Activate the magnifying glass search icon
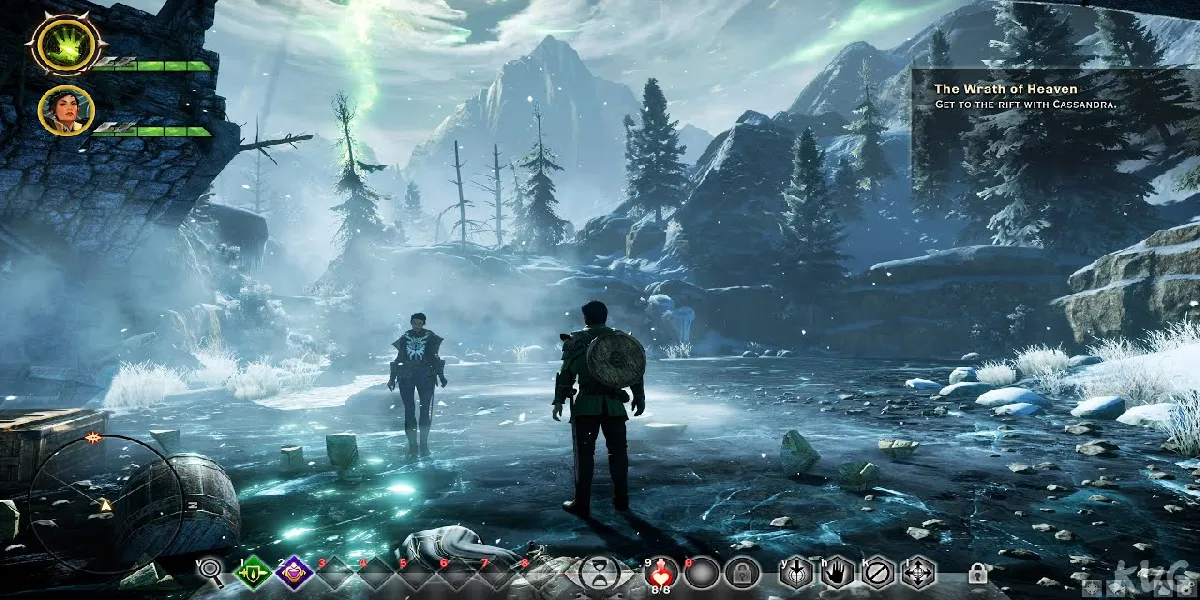The height and width of the screenshot is (600, 1200). (x=211, y=571)
